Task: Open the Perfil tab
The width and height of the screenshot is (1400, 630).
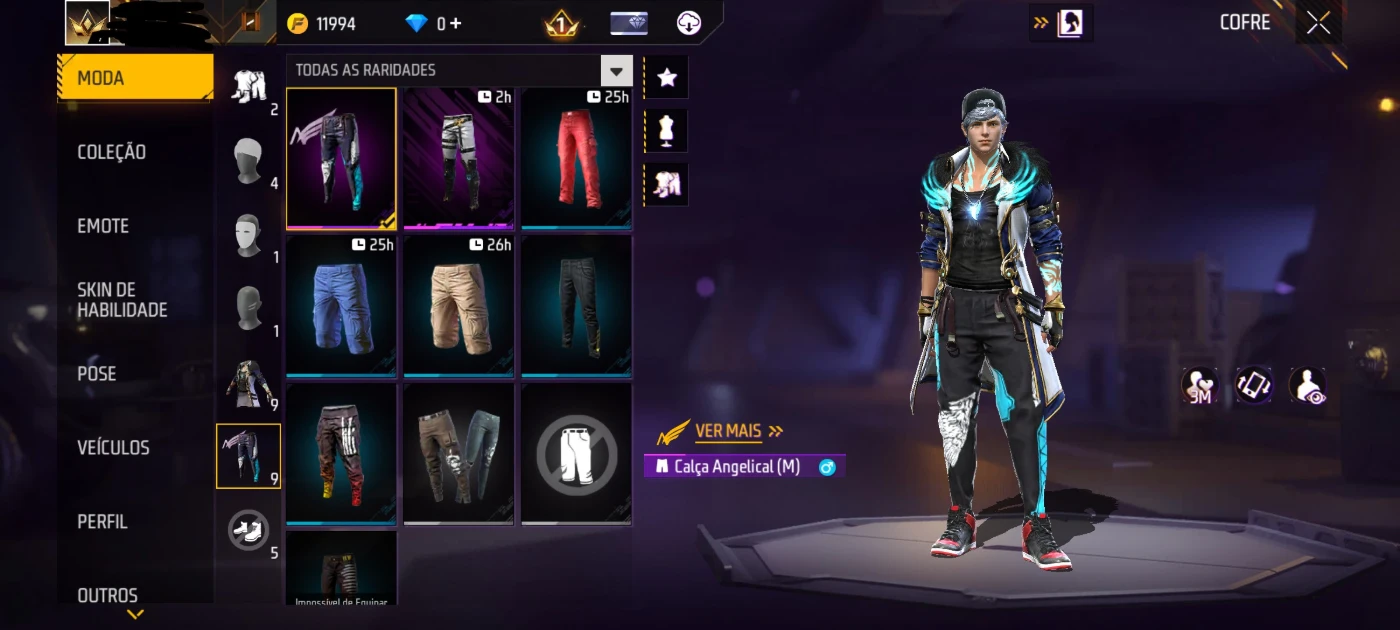Action: pyautogui.click(x=102, y=522)
